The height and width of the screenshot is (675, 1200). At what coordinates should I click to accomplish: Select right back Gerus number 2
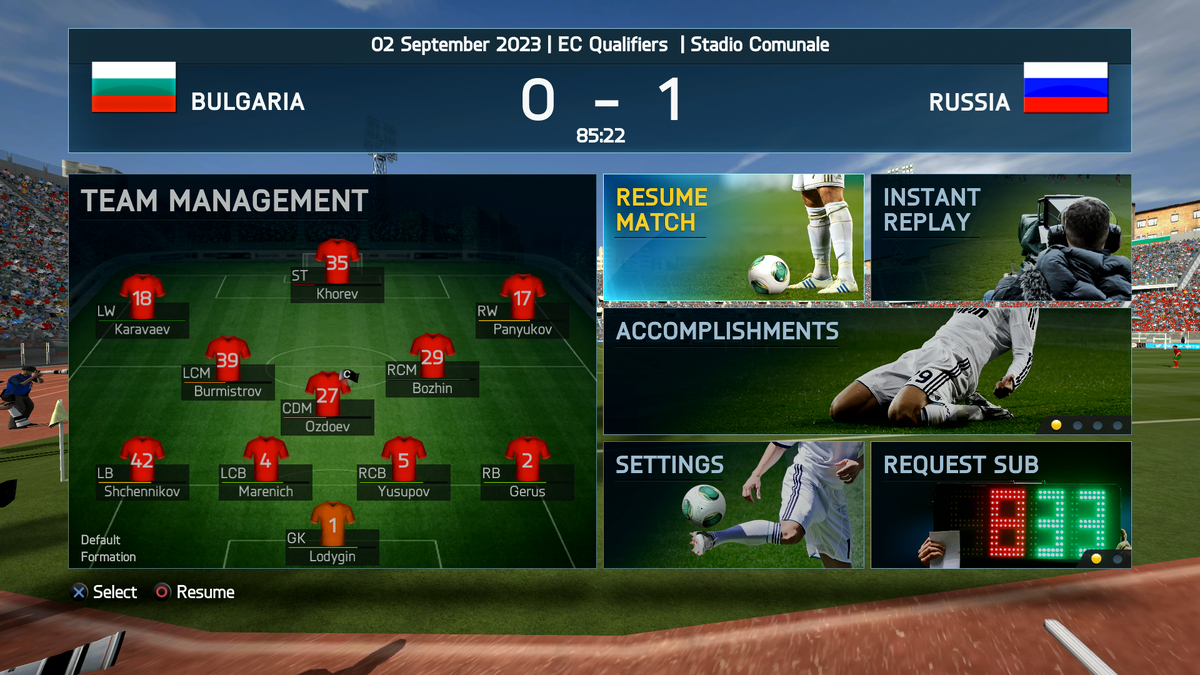tap(527, 458)
